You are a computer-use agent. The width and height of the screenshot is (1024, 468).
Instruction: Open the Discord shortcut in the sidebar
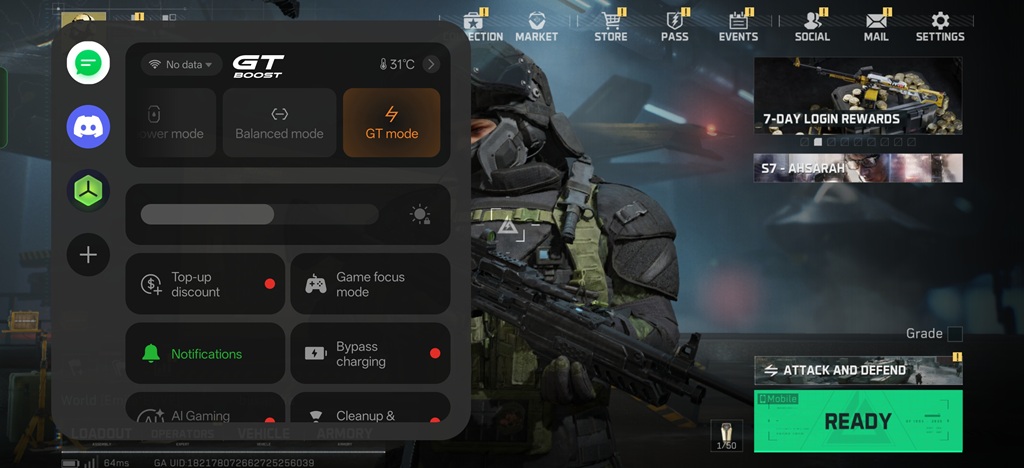(x=88, y=127)
